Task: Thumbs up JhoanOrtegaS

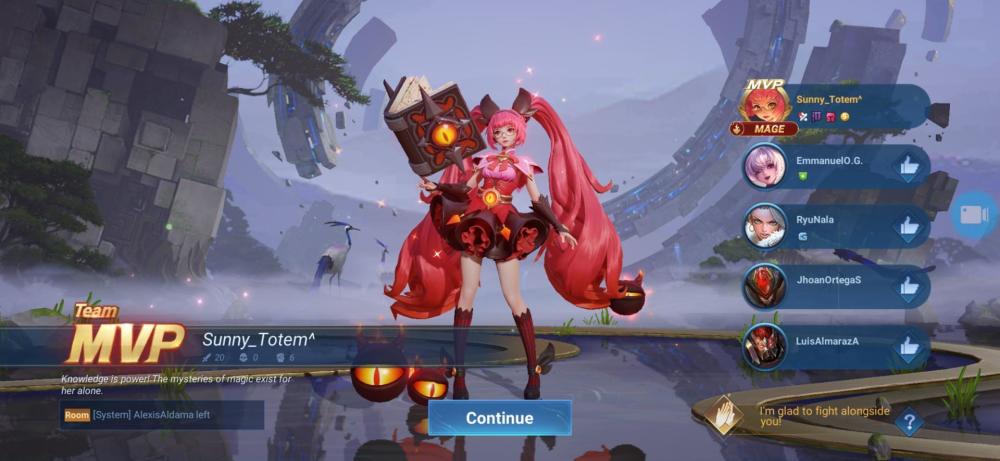Action: pyautogui.click(x=908, y=288)
